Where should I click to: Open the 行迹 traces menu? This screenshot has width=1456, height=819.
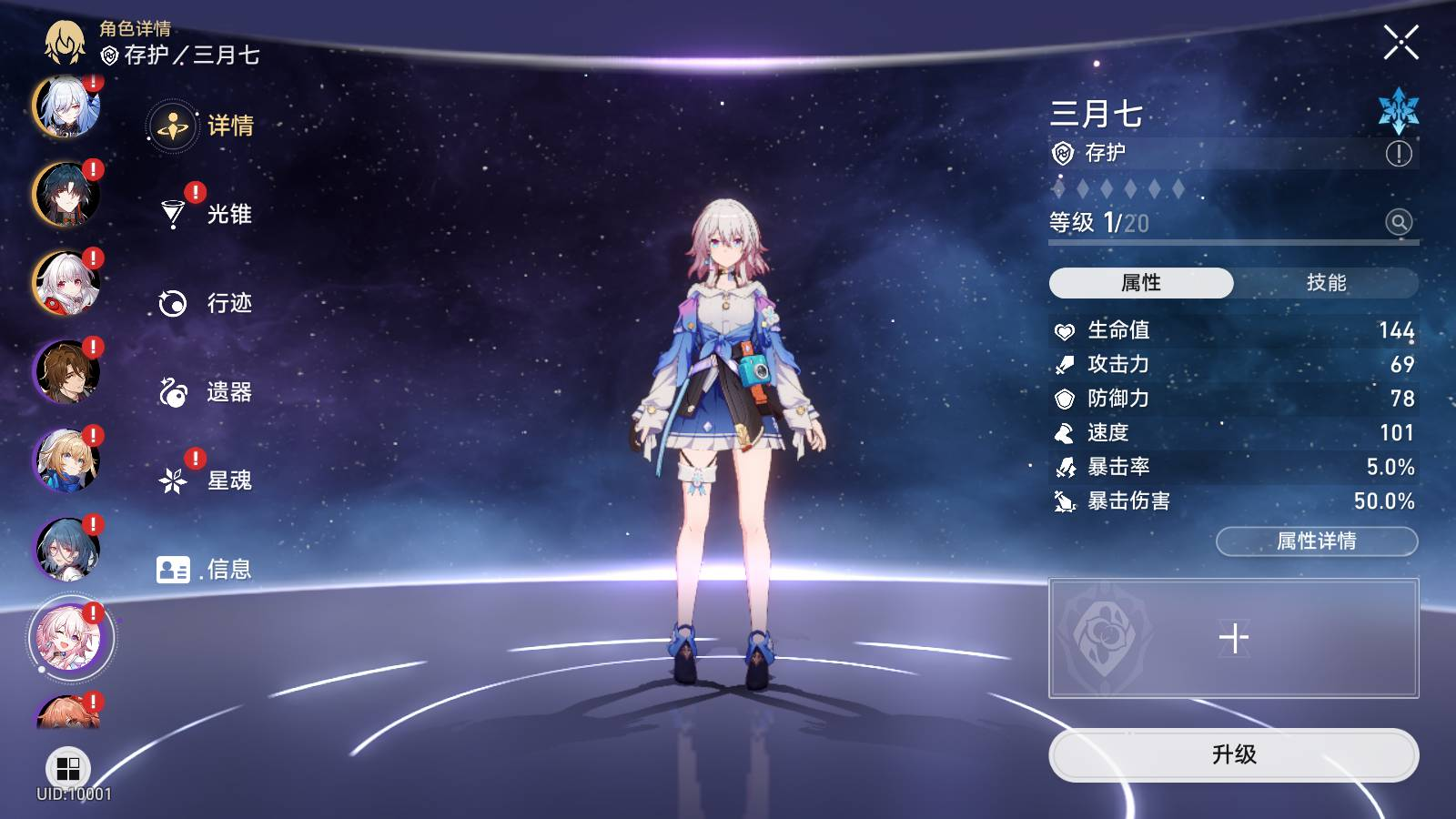pos(205,303)
